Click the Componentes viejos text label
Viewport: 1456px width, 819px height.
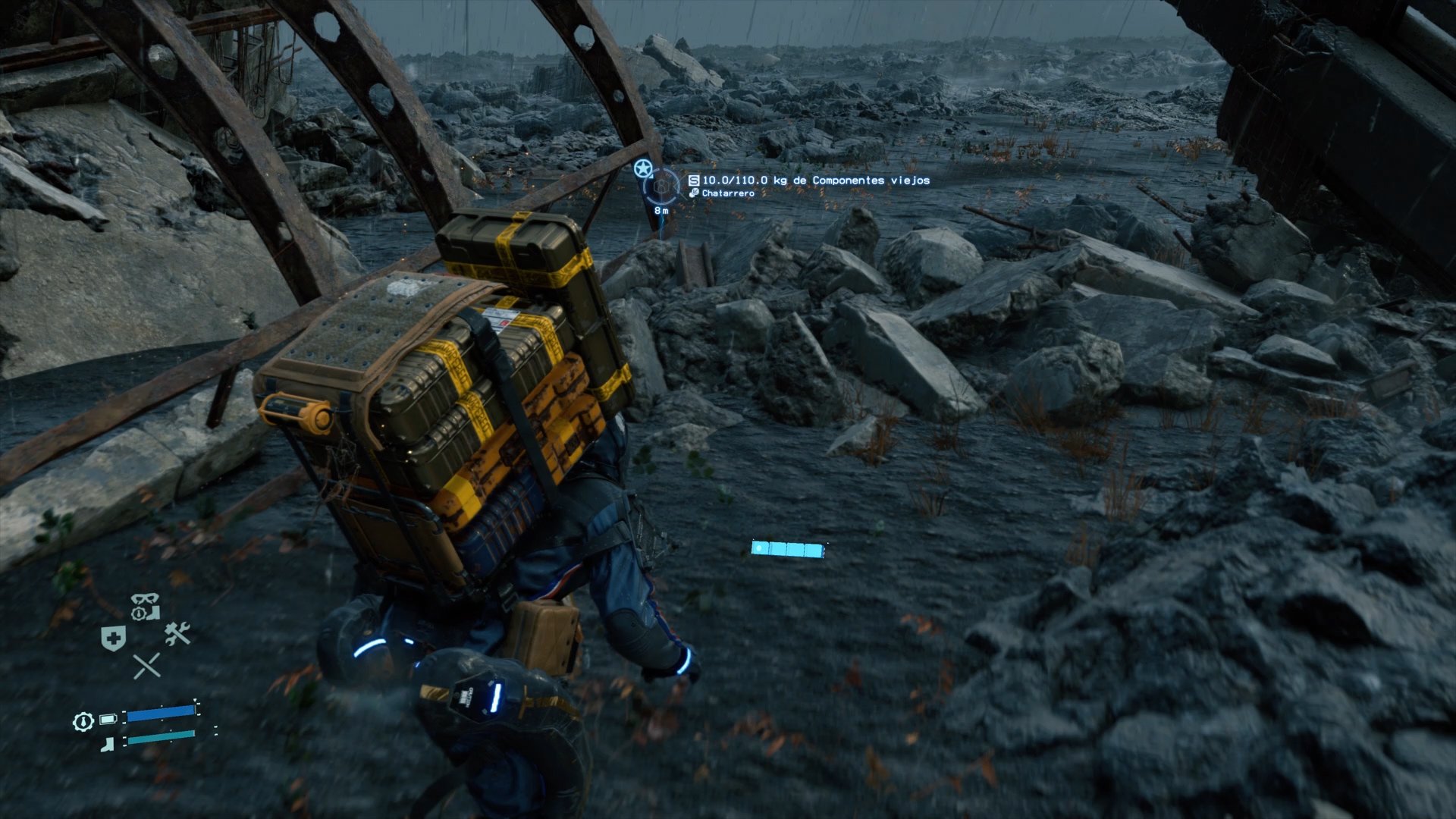click(871, 180)
